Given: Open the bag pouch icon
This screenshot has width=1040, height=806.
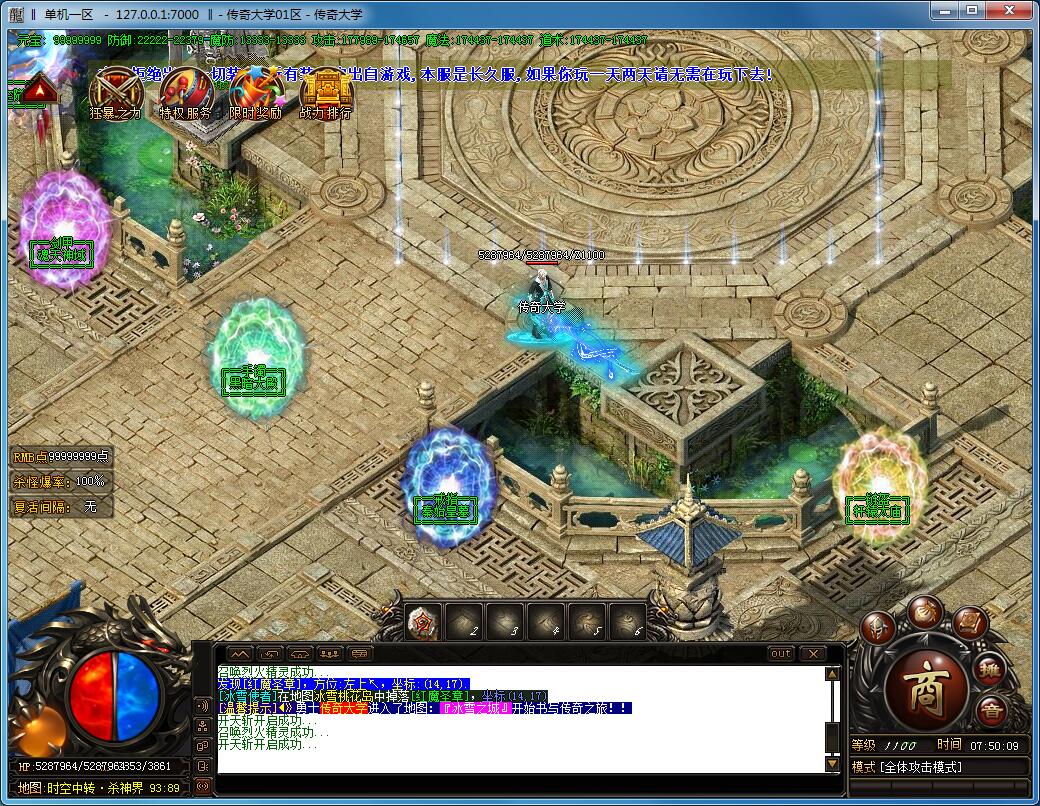Looking at the screenshot, I should [x=925, y=611].
